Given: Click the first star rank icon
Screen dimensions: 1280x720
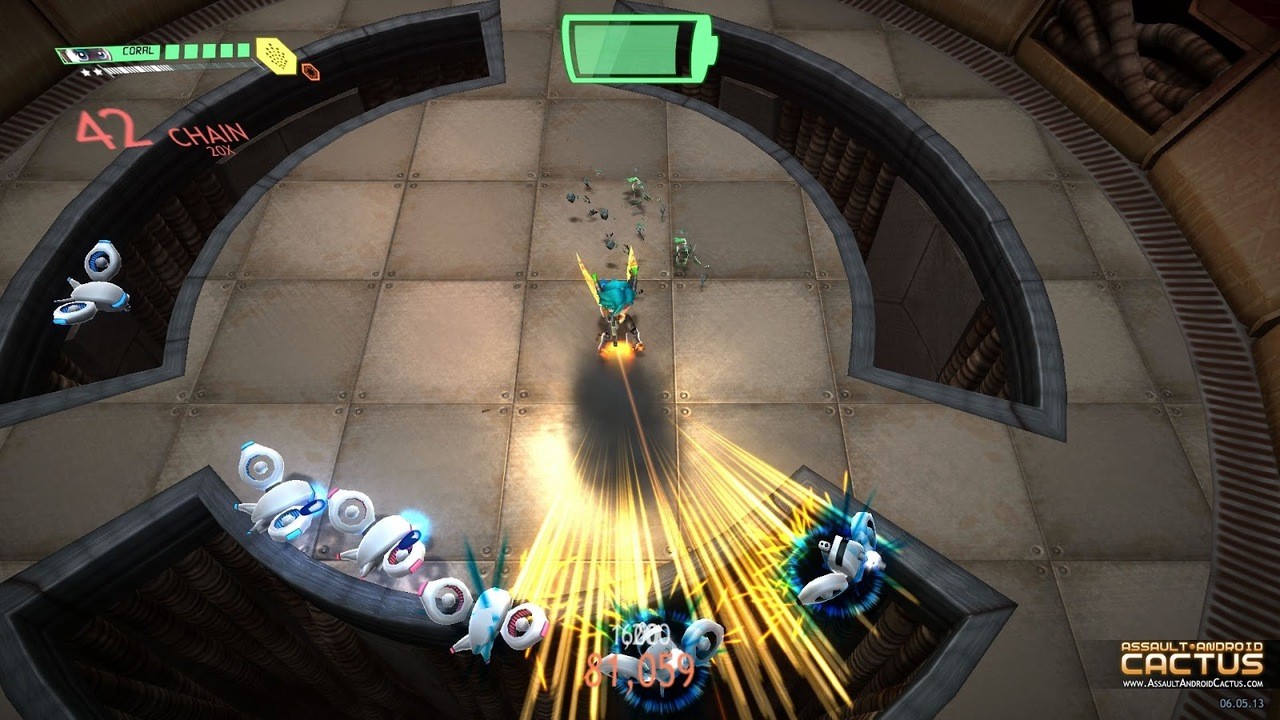Looking at the screenshot, I should (85, 72).
